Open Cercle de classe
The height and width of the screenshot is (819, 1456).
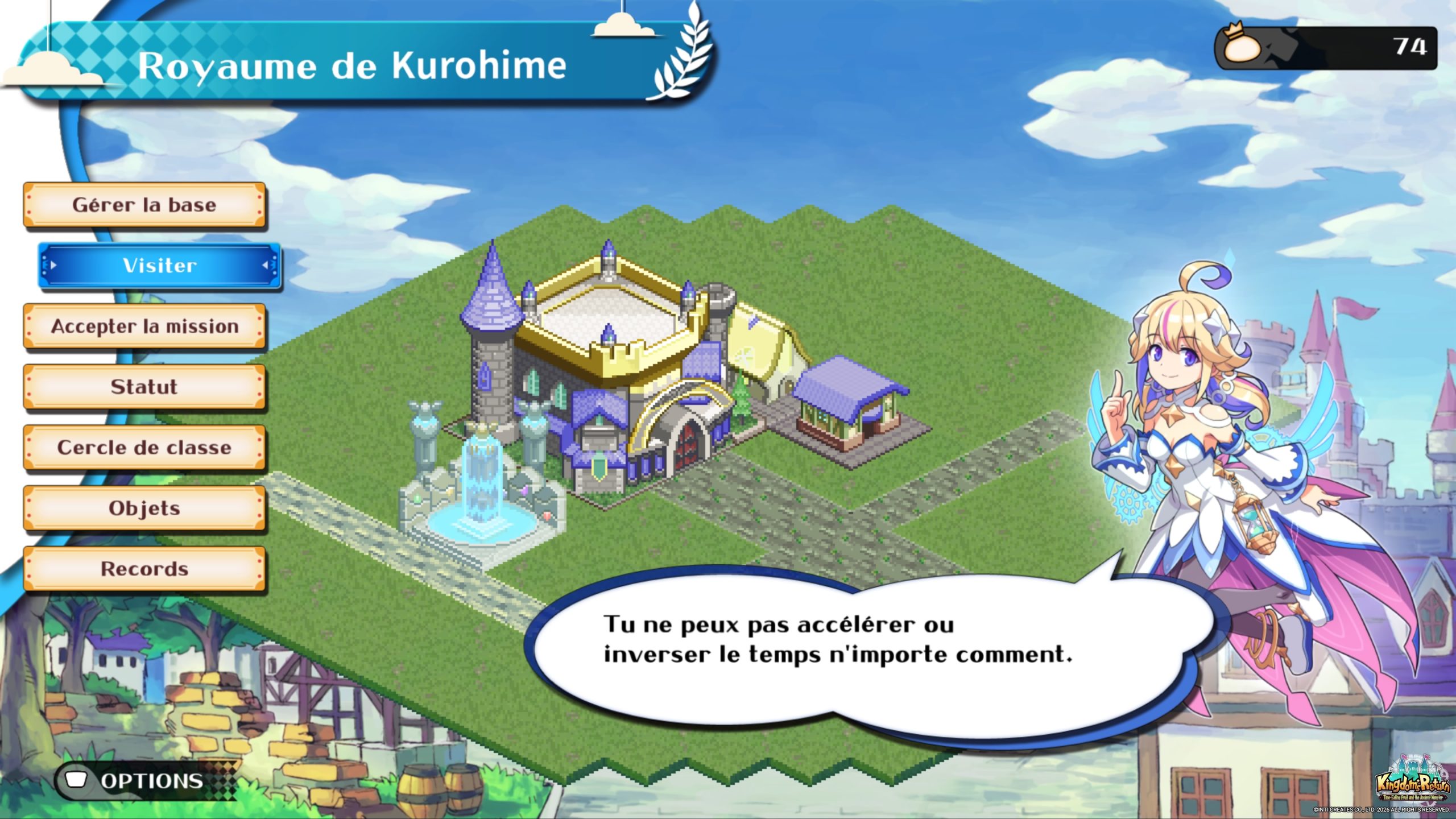pos(144,448)
